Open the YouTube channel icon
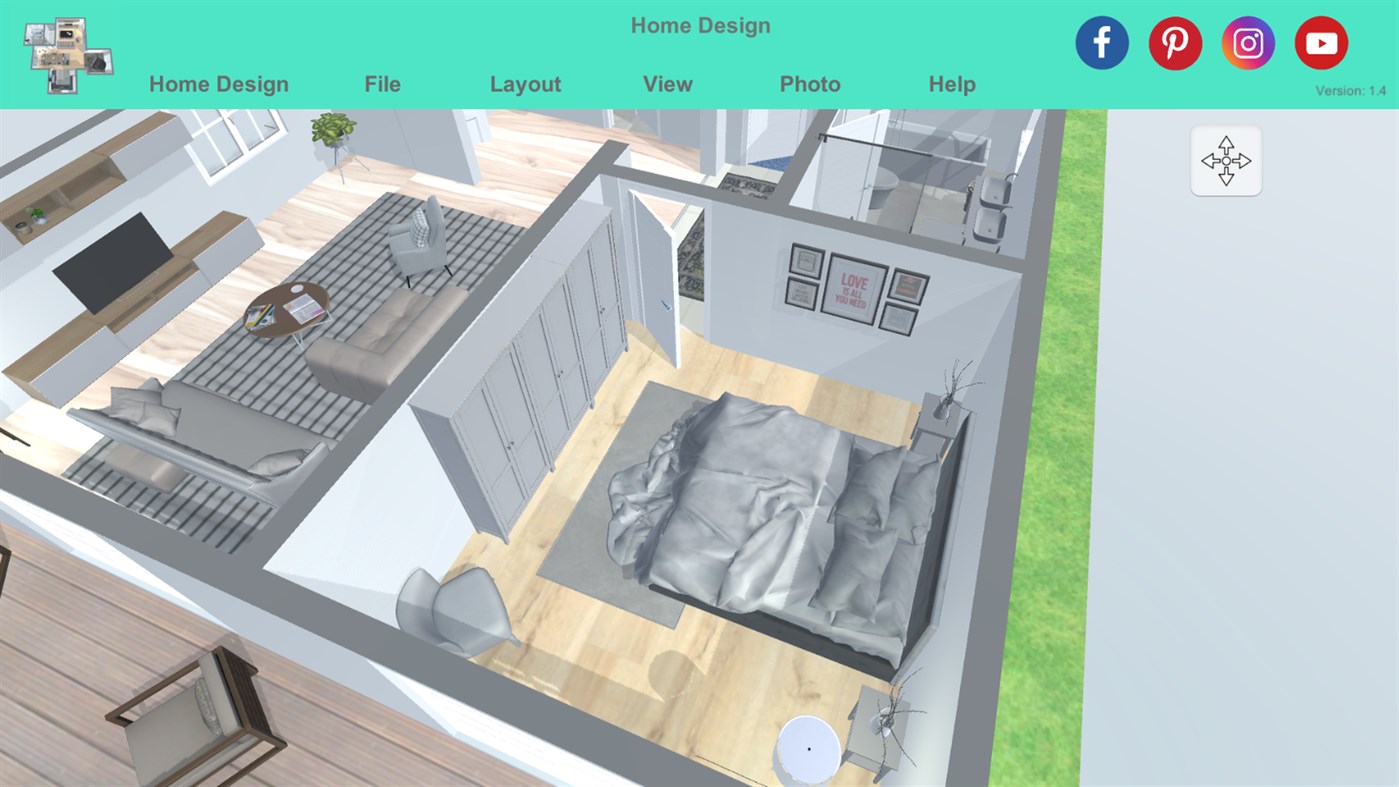Viewport: 1399px width, 787px height. (1321, 42)
